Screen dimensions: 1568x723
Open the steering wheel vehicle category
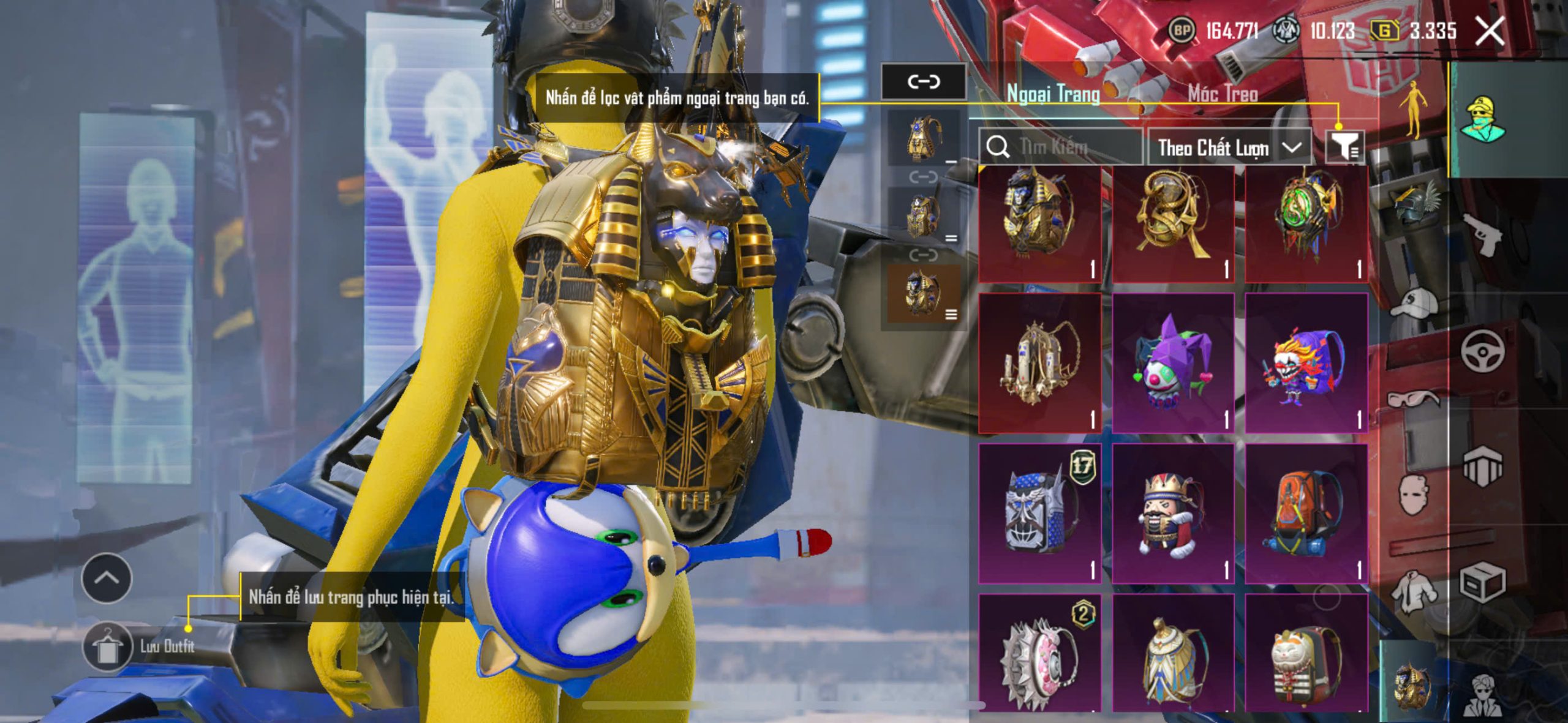(x=1482, y=350)
